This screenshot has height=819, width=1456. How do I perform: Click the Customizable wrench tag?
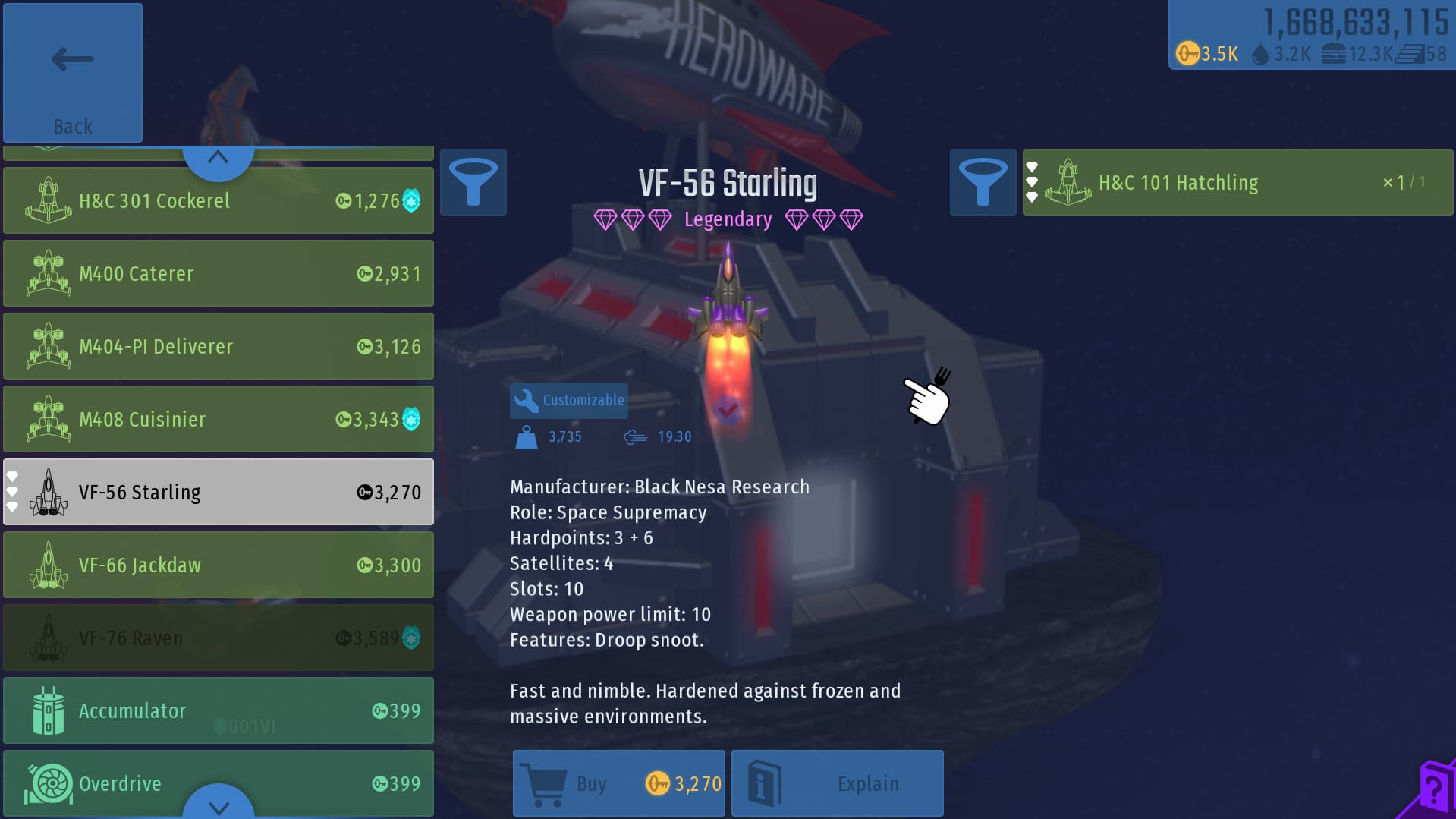pyautogui.click(x=569, y=400)
